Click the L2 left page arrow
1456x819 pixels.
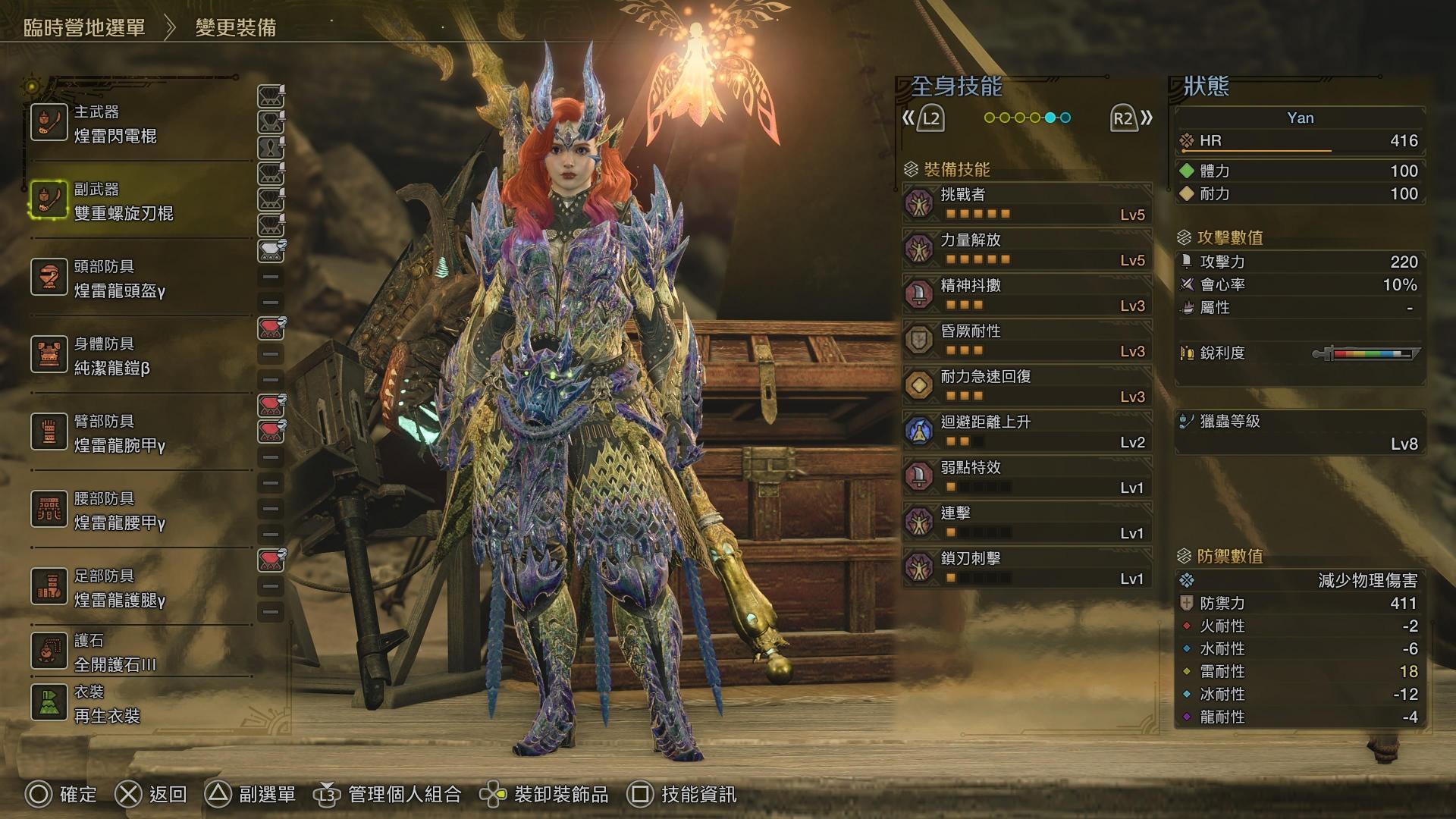click(x=931, y=117)
